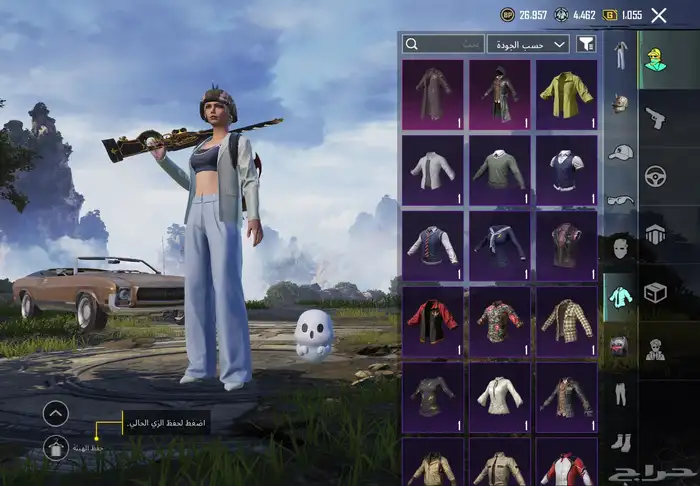Select the red and black jacket
Image resolution: width=700 pixels, height=486 pixels.
(433, 321)
